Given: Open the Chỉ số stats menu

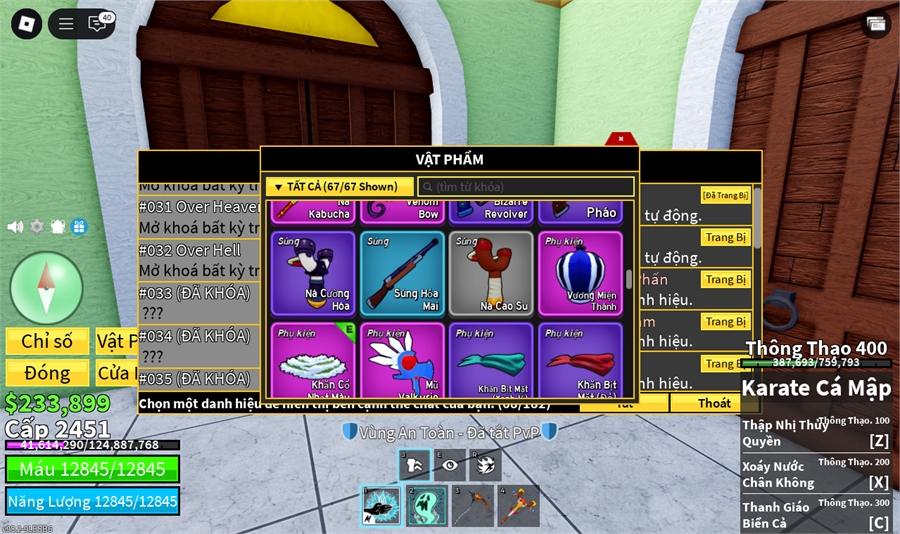Looking at the screenshot, I should 46,342.
